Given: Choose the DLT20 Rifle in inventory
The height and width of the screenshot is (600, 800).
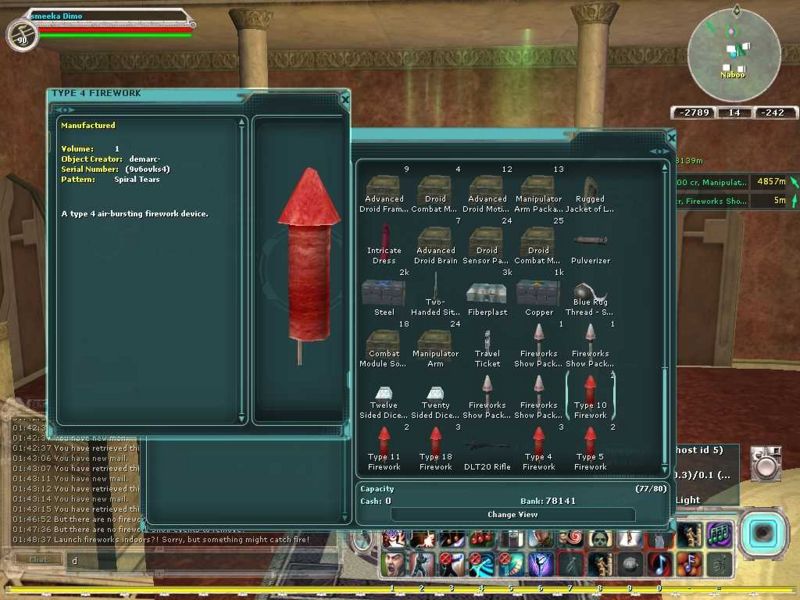Looking at the screenshot, I should coord(487,448).
